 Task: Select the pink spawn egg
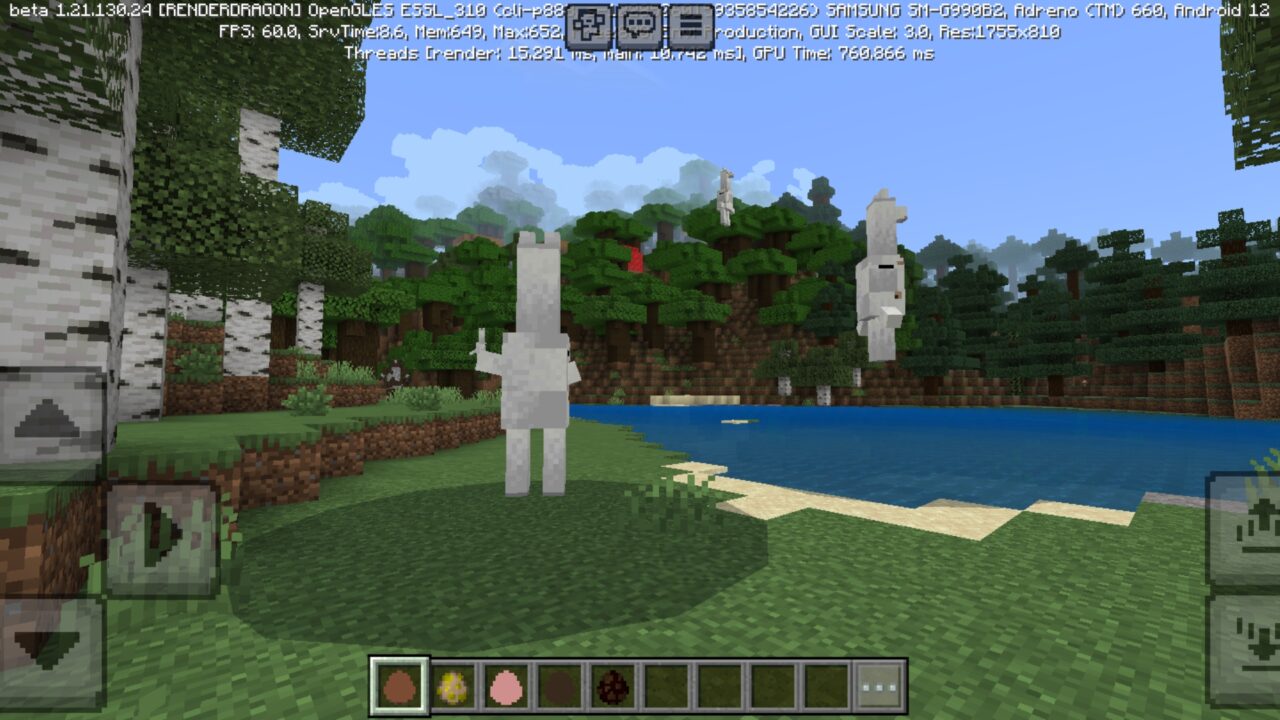click(507, 685)
